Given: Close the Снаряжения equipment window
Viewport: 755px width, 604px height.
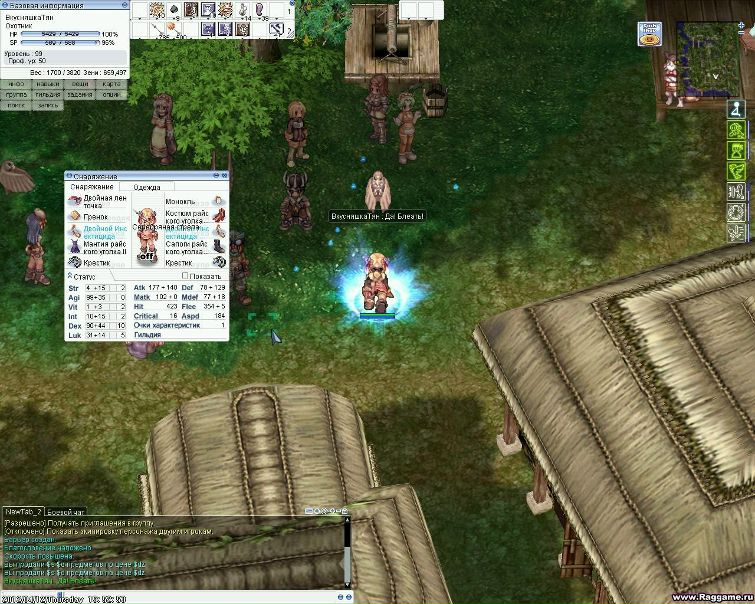Looking at the screenshot, I should (x=223, y=176).
